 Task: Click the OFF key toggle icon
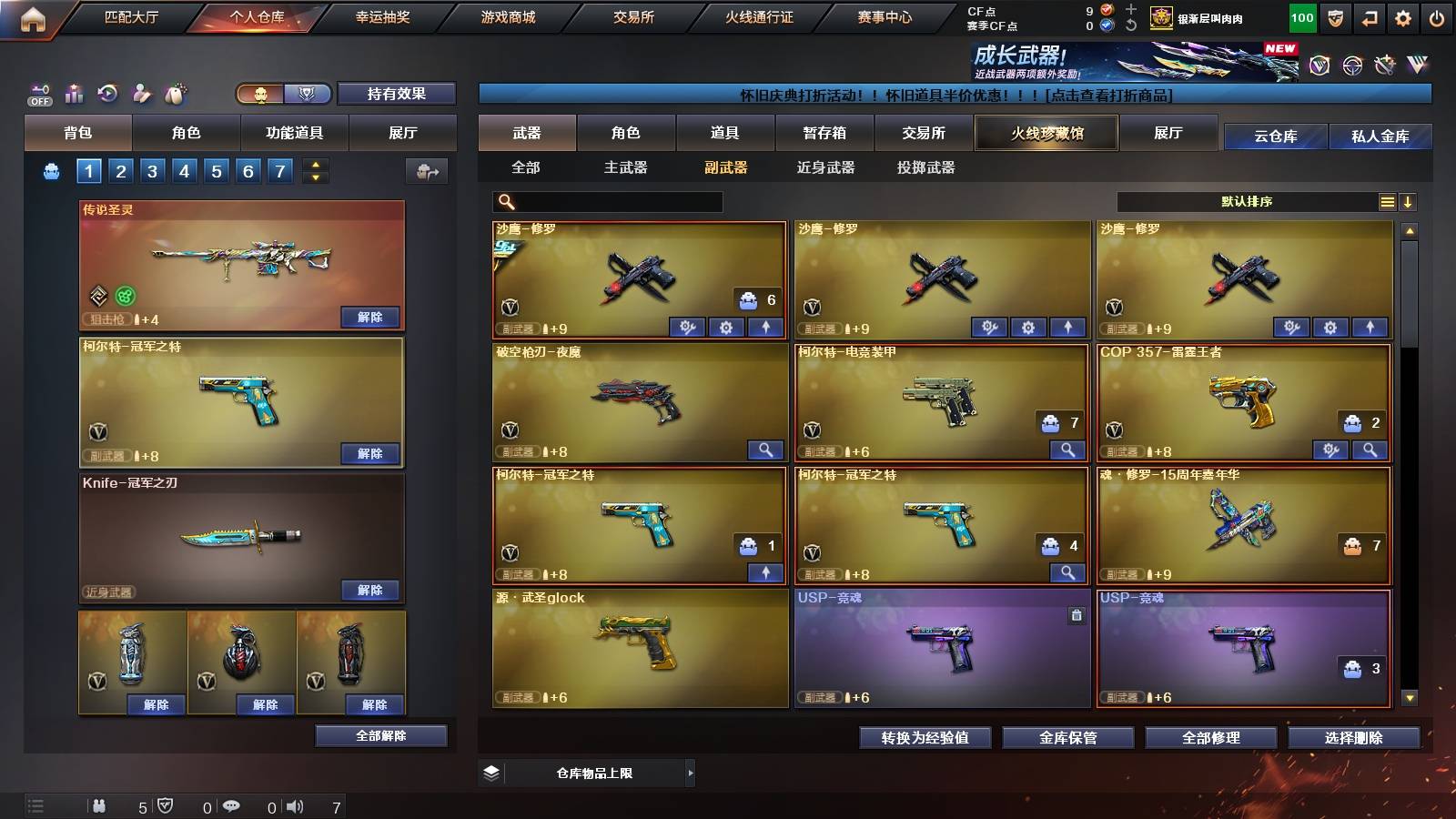(37, 92)
